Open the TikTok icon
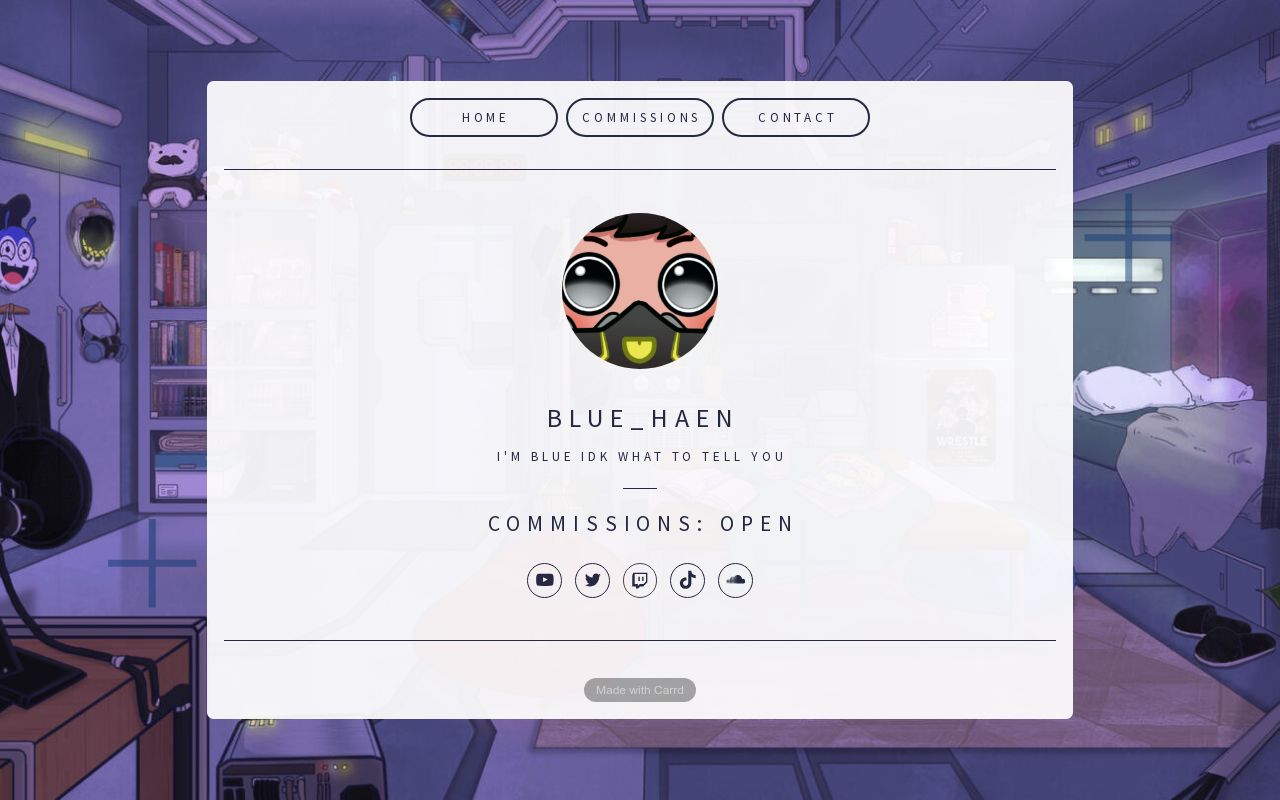1280x800 pixels. pyautogui.click(x=687, y=580)
